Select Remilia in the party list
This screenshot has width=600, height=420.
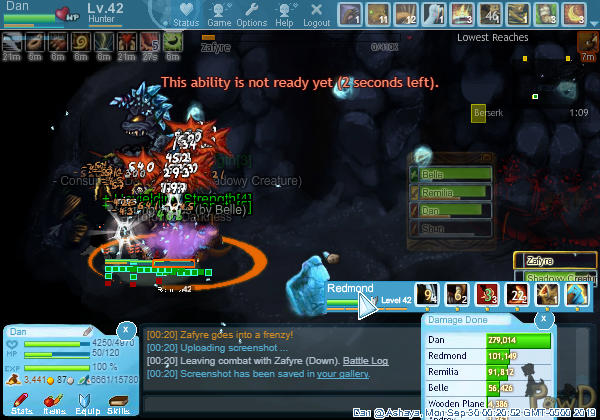coord(452,192)
